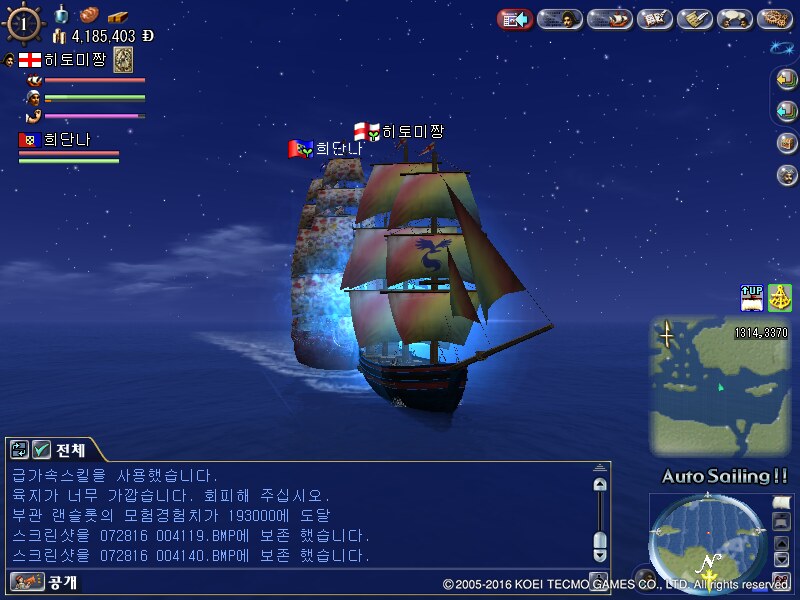The width and height of the screenshot is (800, 600).
Task: Open the two-people speech-bubble chat menu
Action: 735,19
